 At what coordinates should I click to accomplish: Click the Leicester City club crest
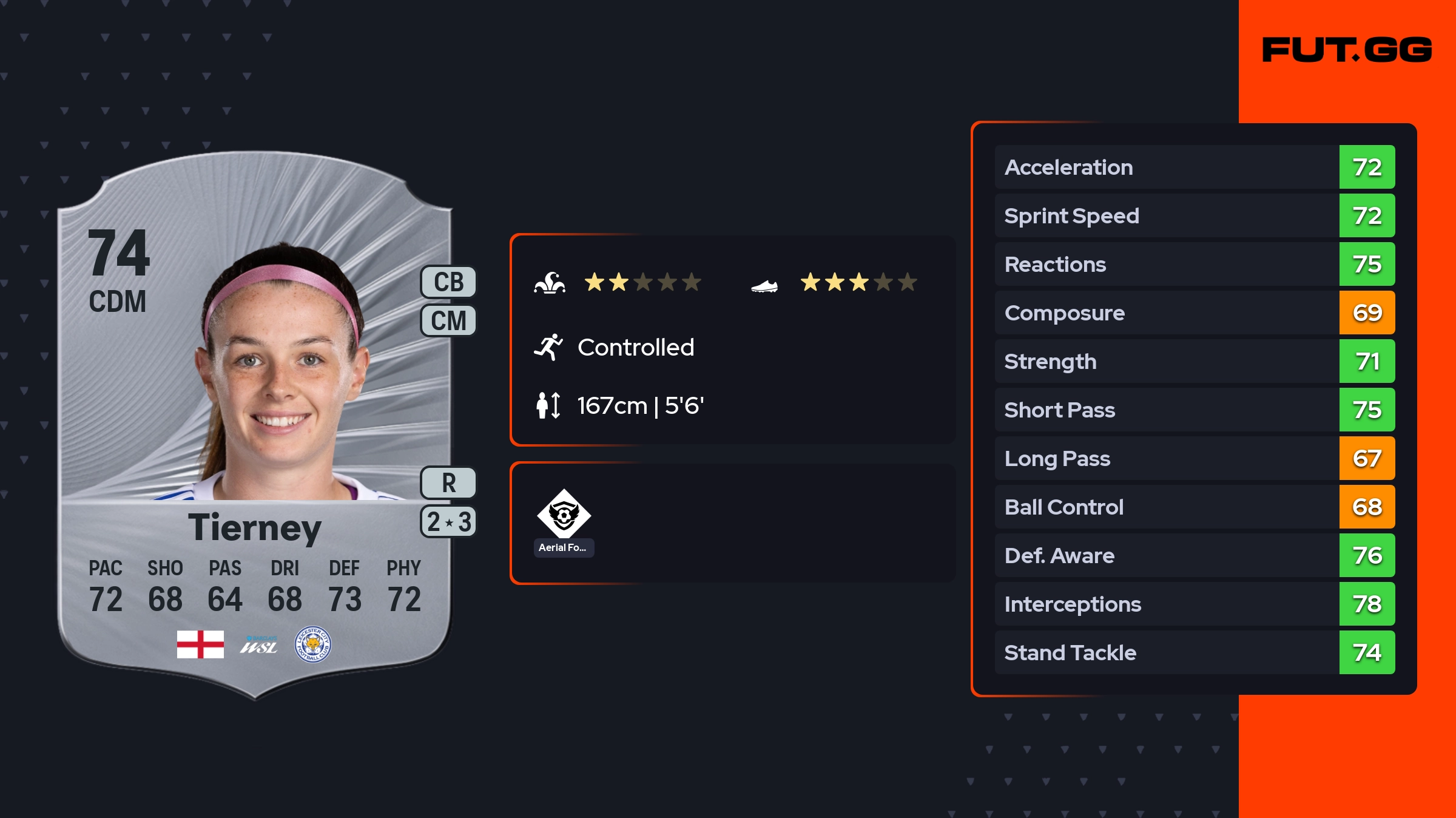(312, 644)
